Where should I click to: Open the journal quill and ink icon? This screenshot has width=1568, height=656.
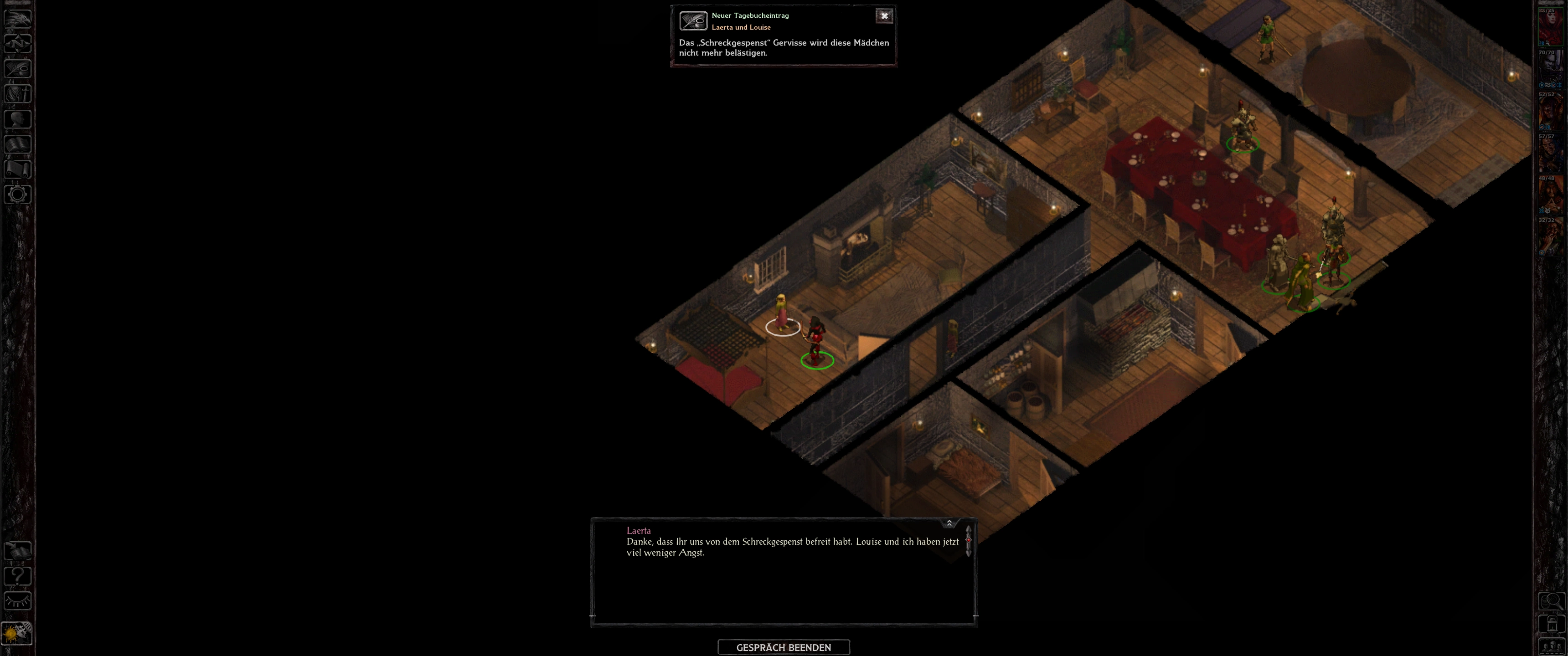coord(18,68)
